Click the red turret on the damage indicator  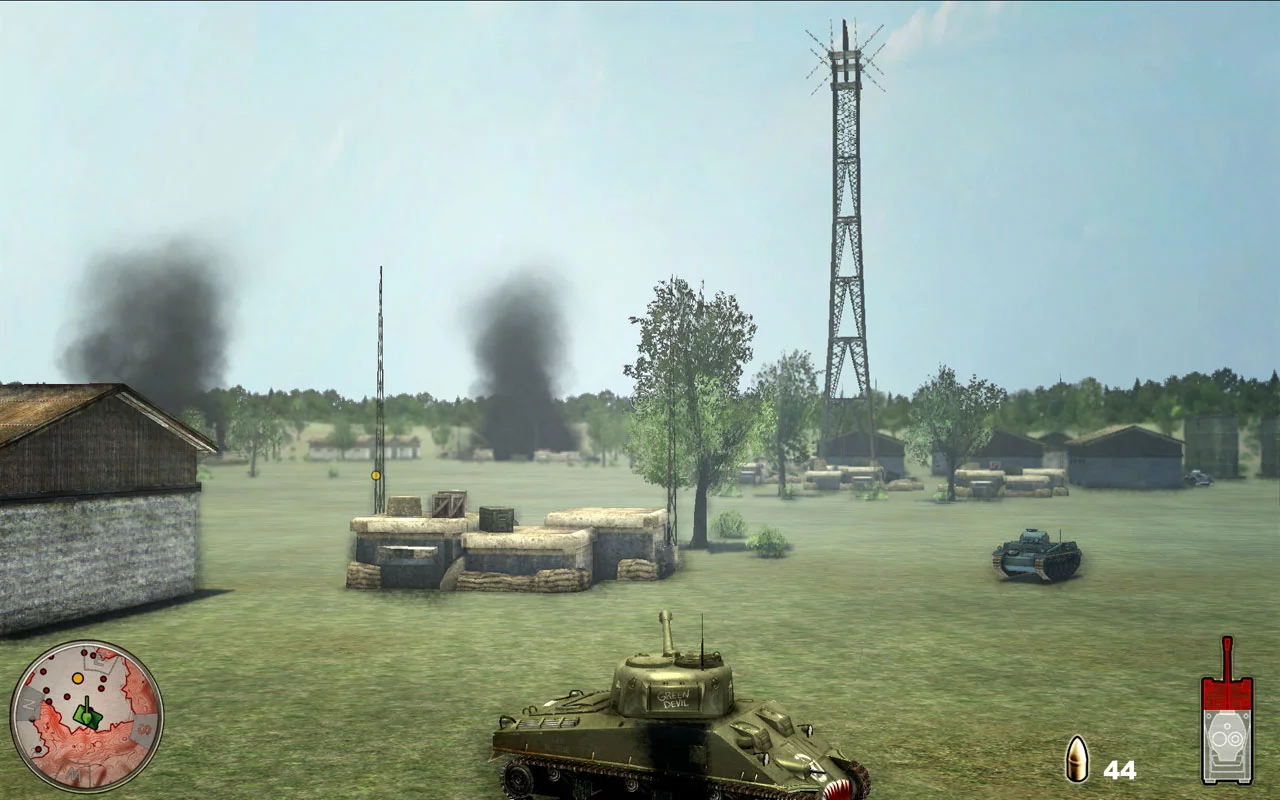click(1227, 695)
